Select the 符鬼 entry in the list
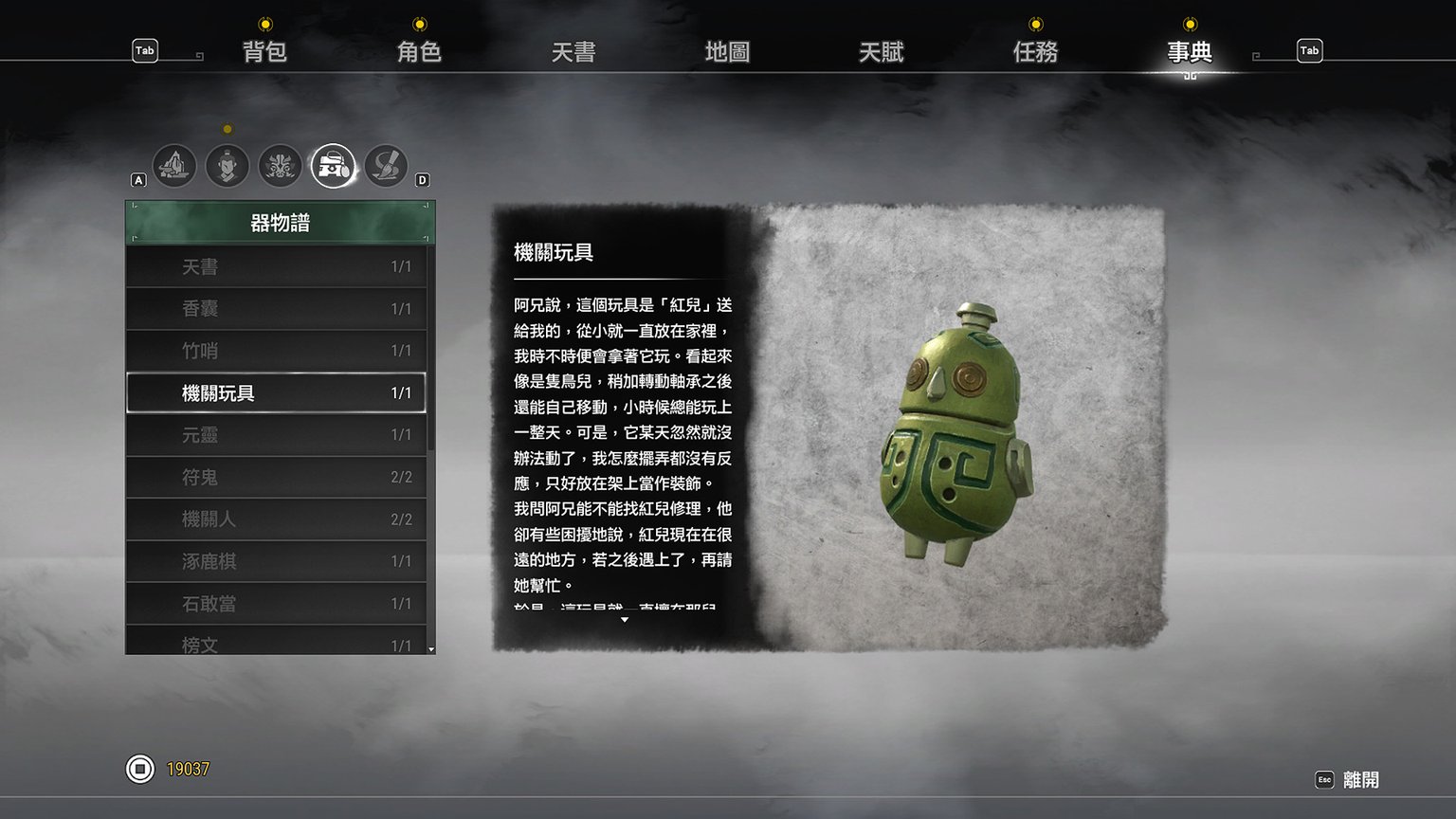1456x819 pixels. click(x=277, y=477)
